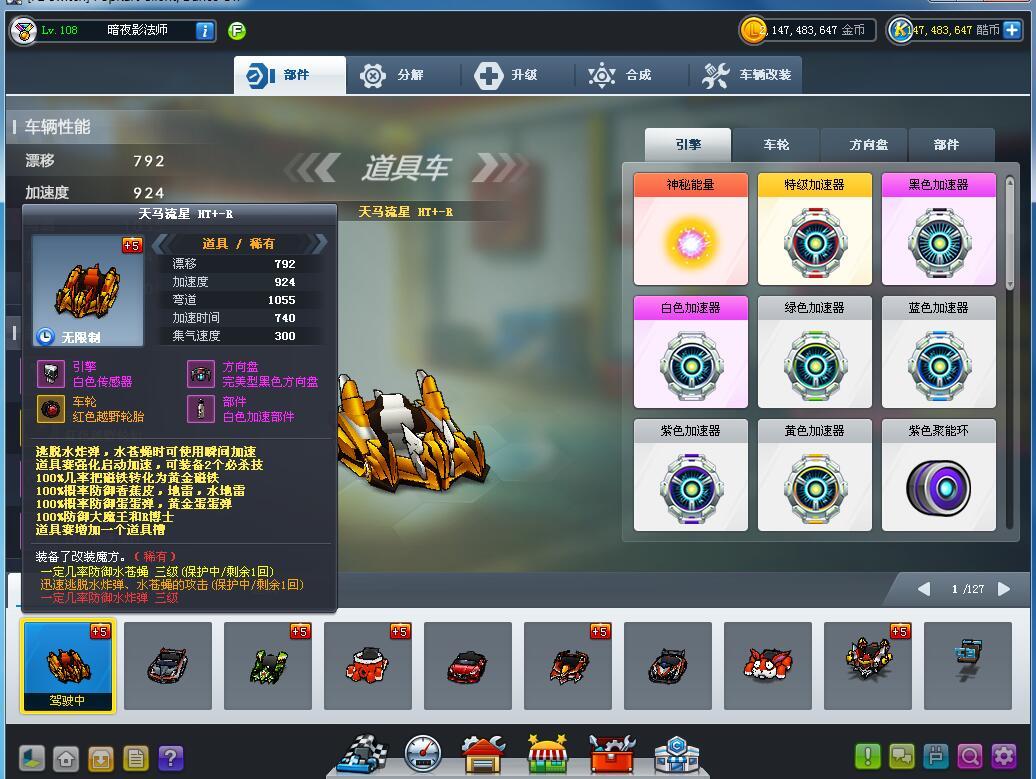Screen dimensions: 1036x779
Task: Open the home icon in bottom bar
Action: coord(66,758)
